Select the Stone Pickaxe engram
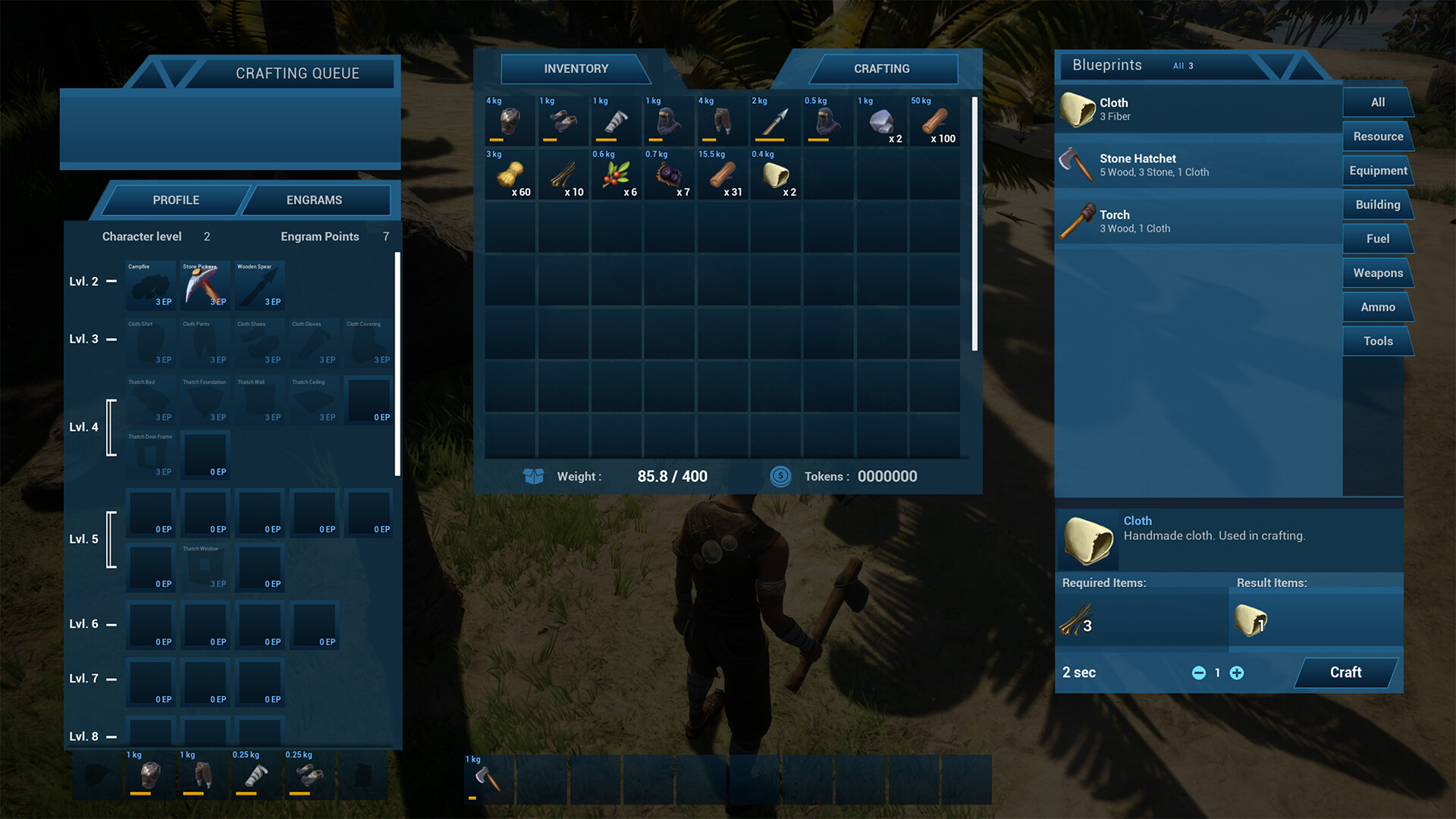Image resolution: width=1456 pixels, height=819 pixels. pyautogui.click(x=204, y=285)
